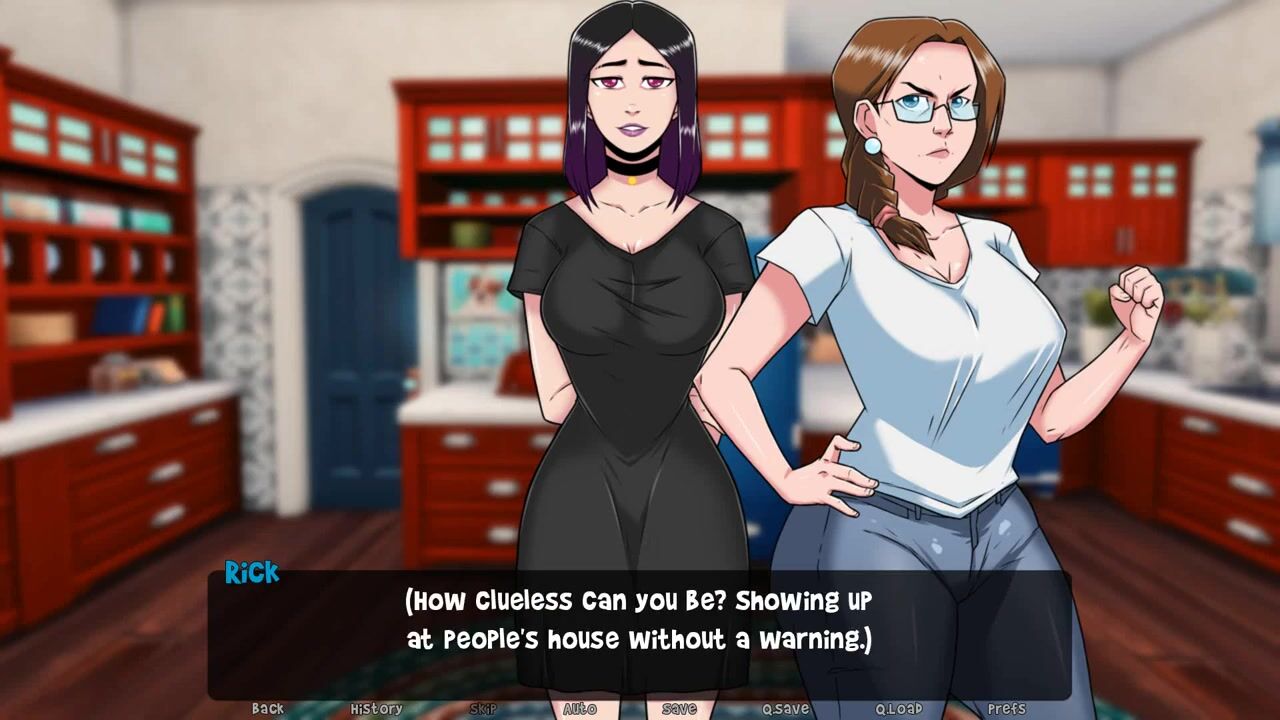Activate Skip to fast-forward dialogue

point(483,709)
